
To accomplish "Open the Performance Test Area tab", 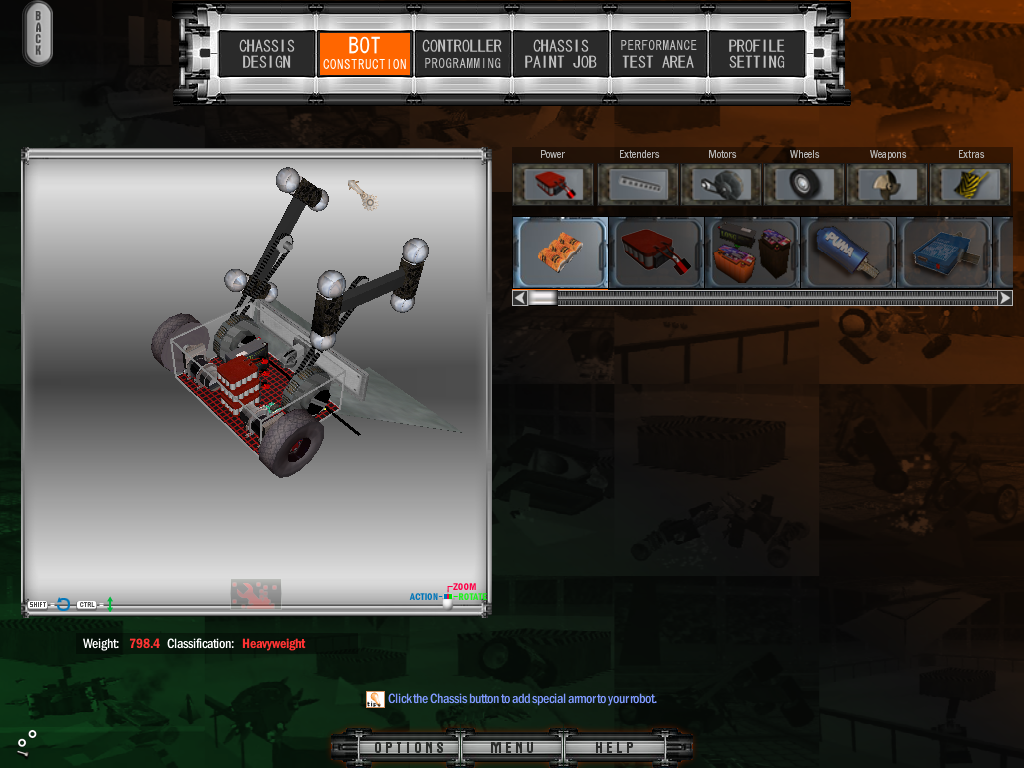I will pyautogui.click(x=658, y=54).
